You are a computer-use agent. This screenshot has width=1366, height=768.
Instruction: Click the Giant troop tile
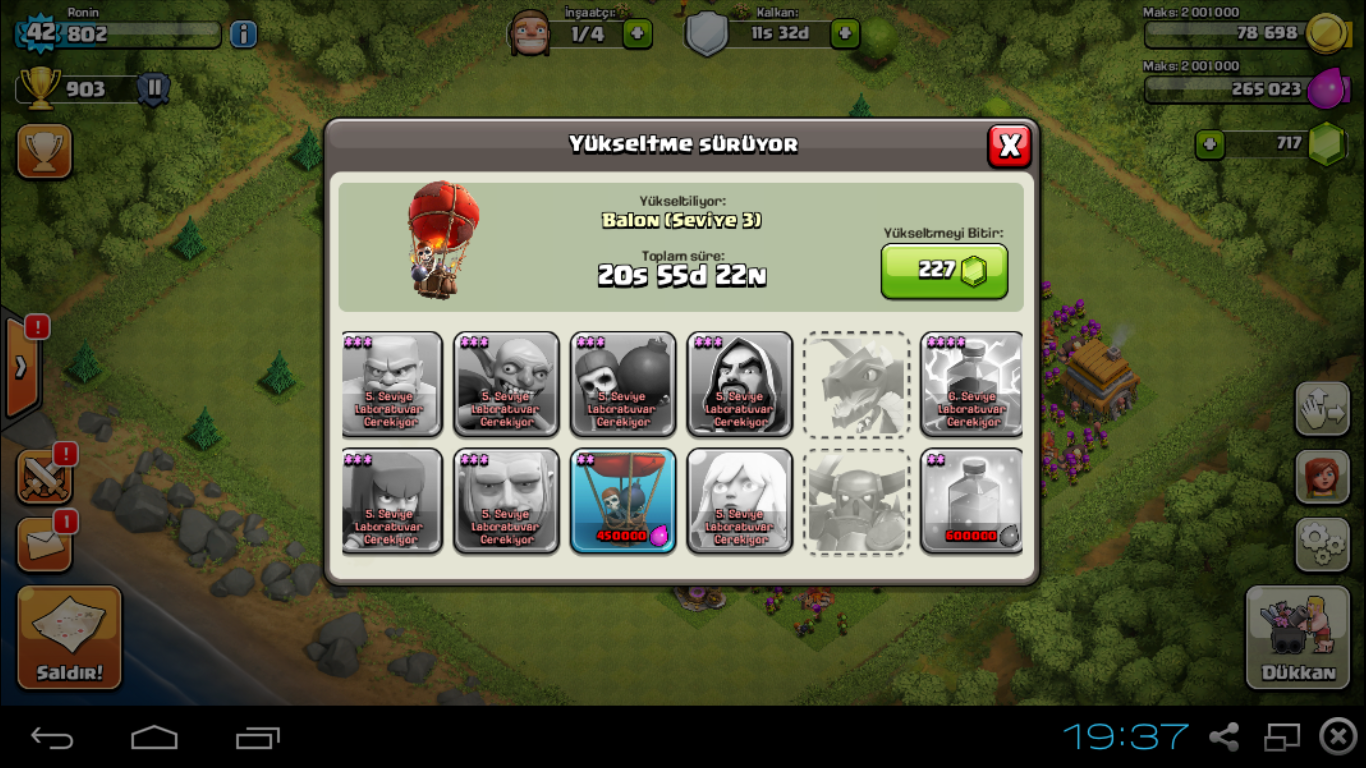[x=507, y=500]
